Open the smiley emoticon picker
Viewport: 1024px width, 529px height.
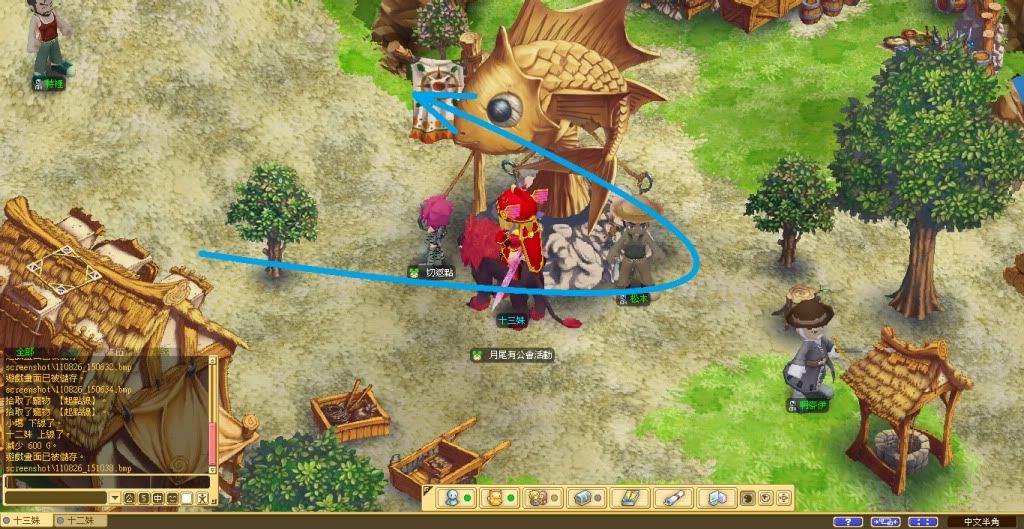(x=172, y=498)
